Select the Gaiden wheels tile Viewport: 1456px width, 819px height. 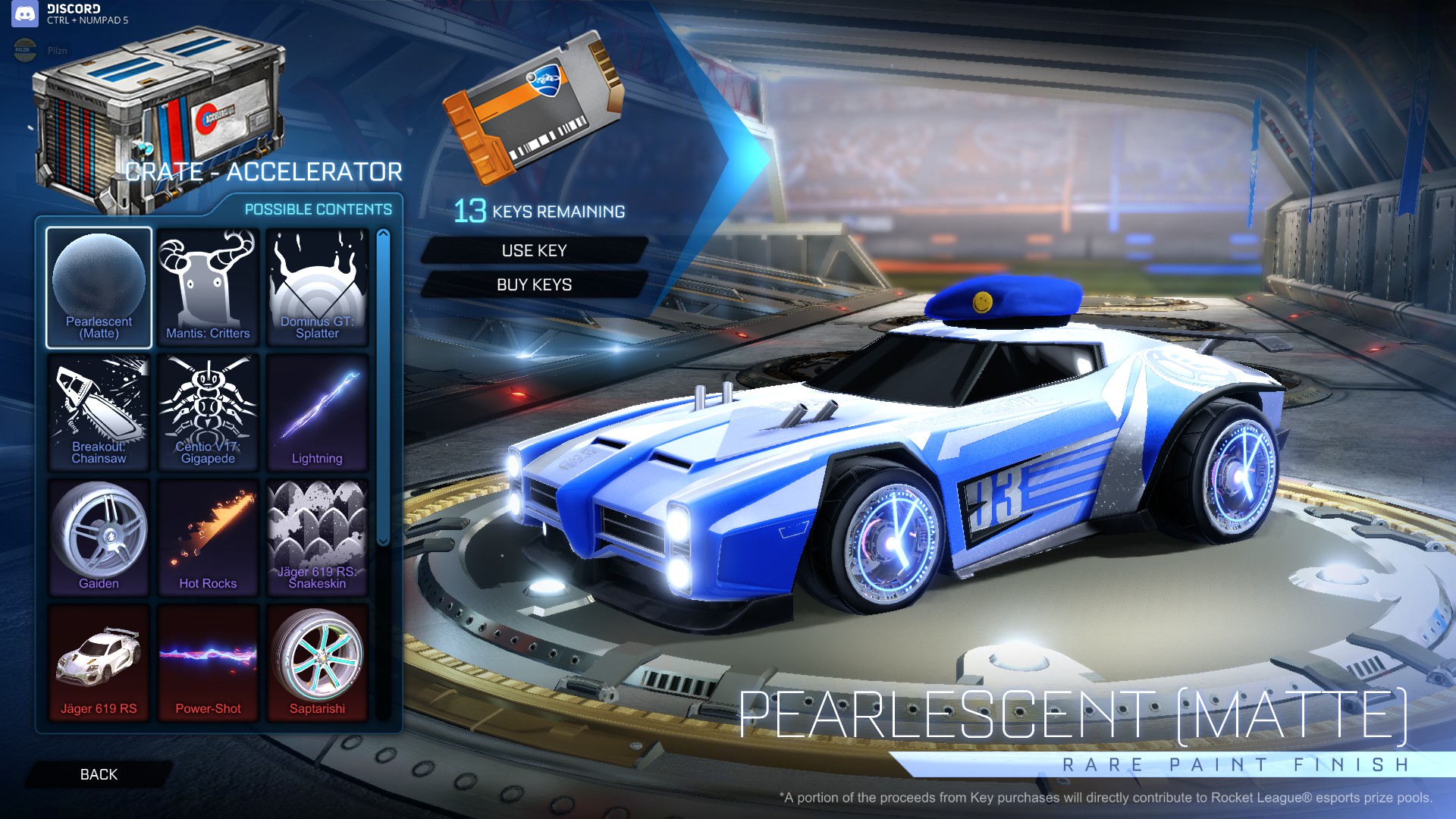(x=99, y=538)
